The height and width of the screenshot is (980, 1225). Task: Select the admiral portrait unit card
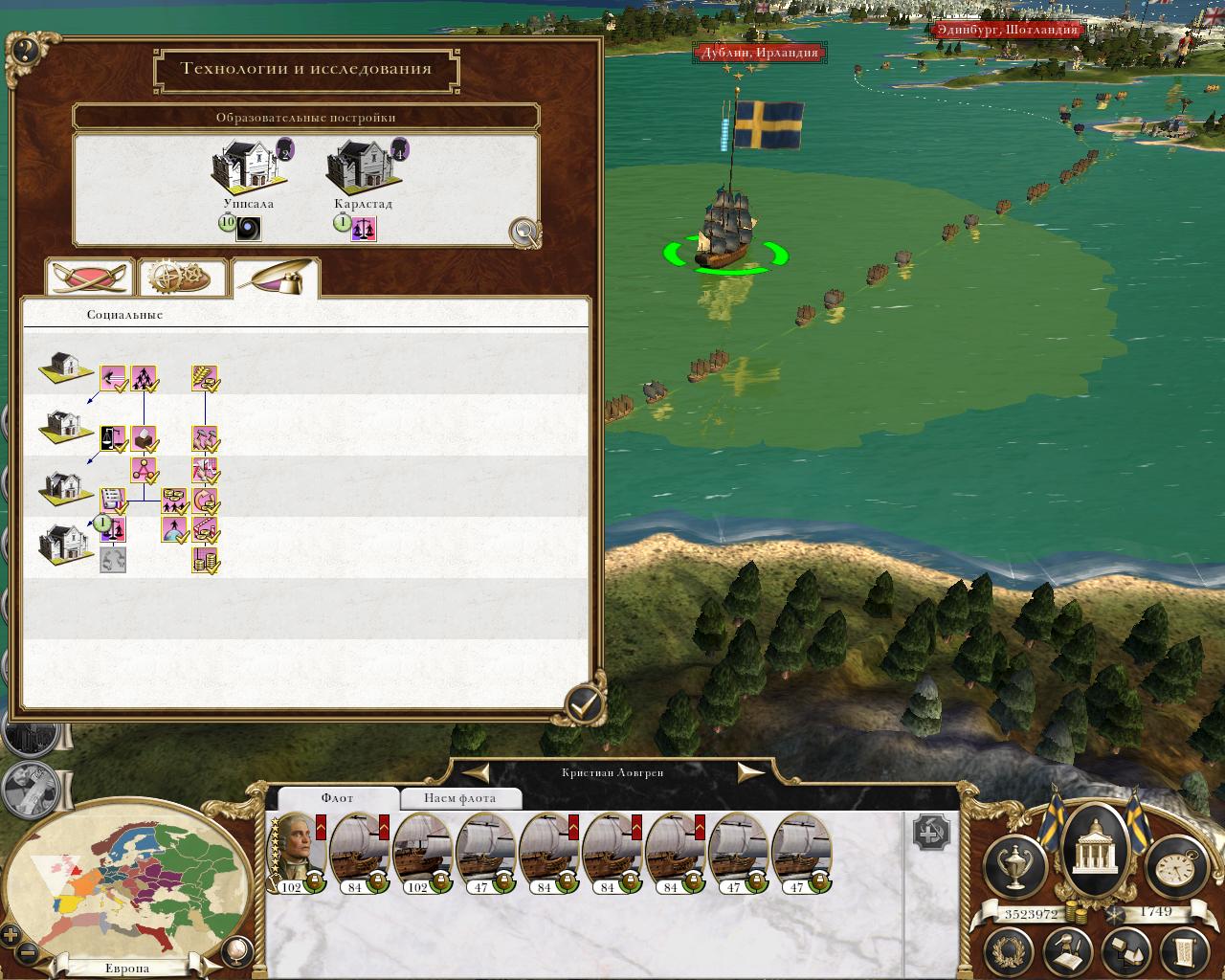coord(296,850)
